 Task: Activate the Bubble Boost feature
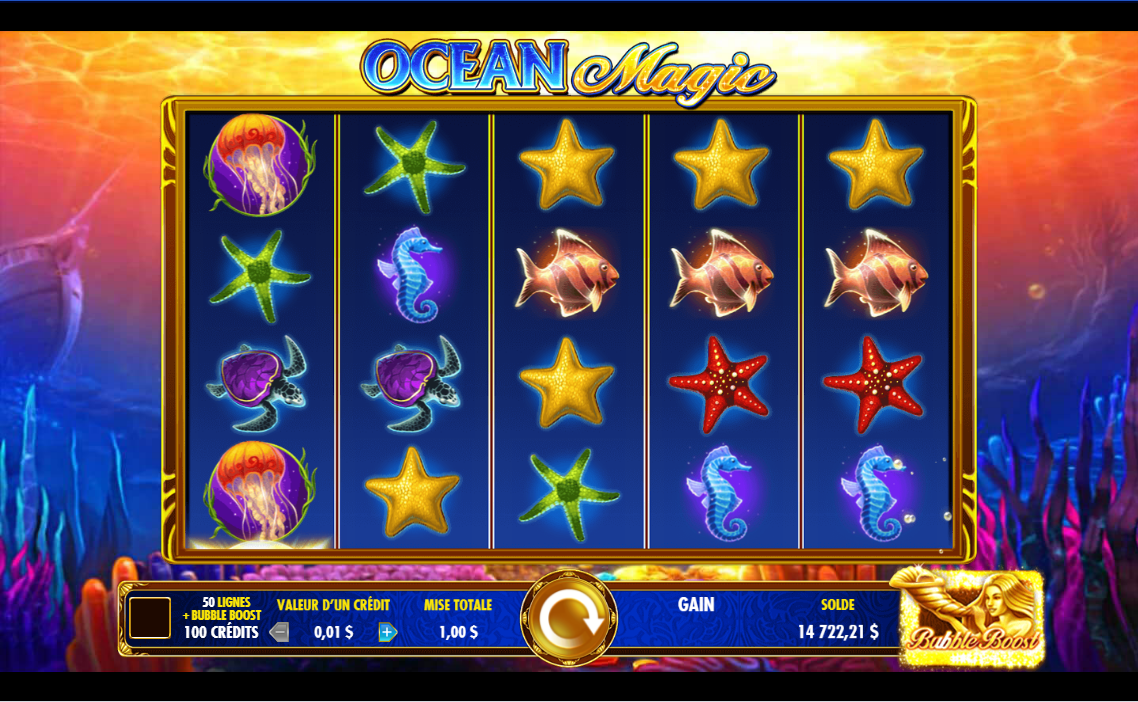(971, 618)
